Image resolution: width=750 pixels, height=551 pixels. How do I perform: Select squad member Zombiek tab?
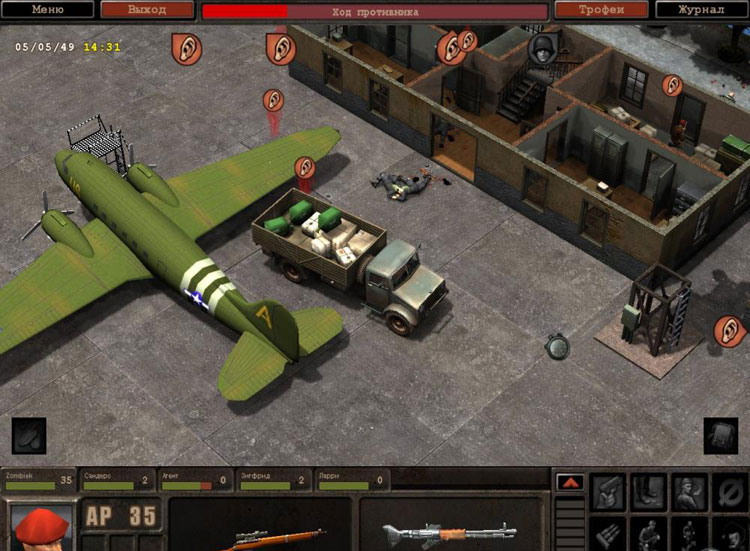(38, 480)
